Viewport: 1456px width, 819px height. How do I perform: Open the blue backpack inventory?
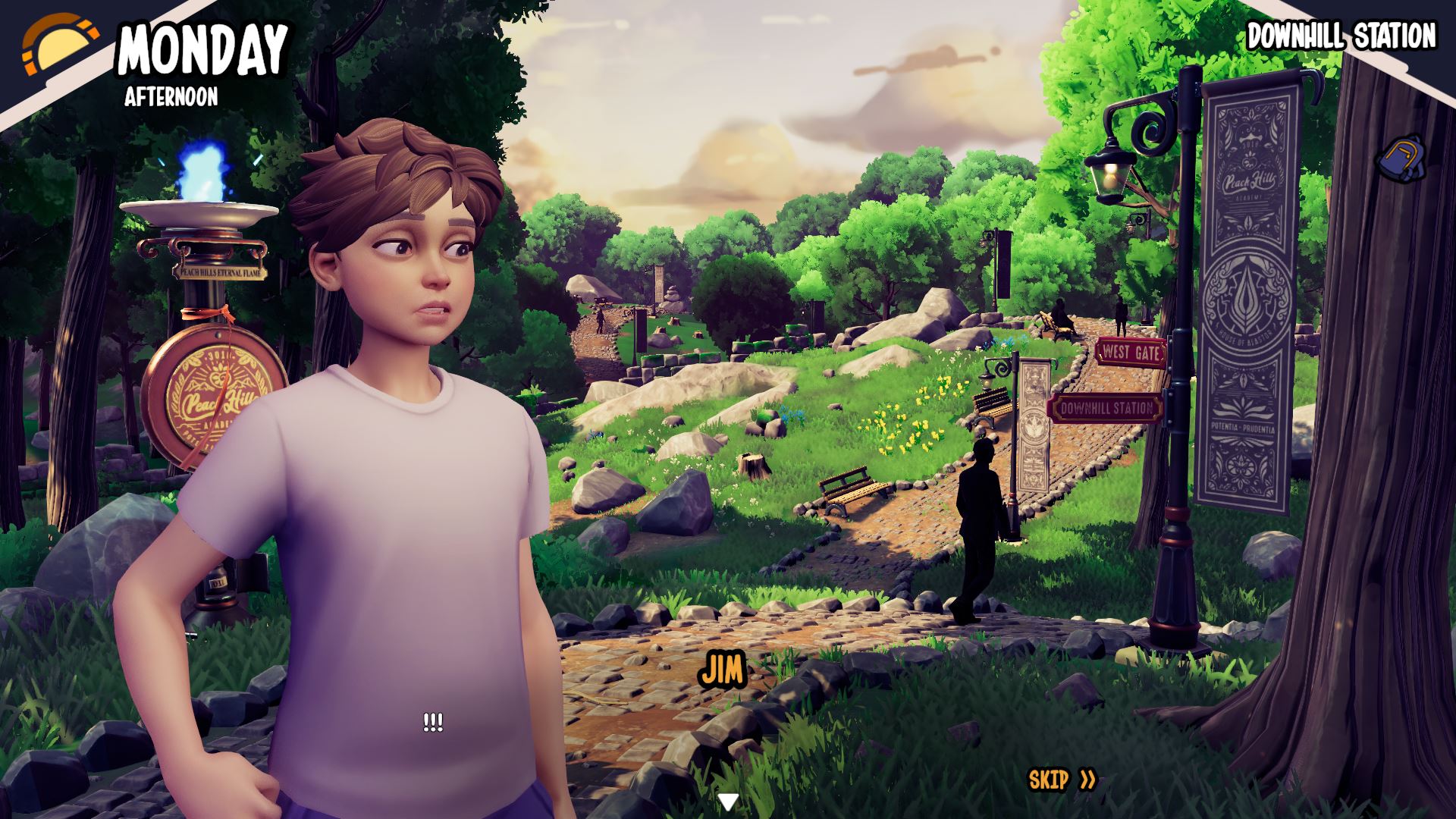(x=1400, y=159)
